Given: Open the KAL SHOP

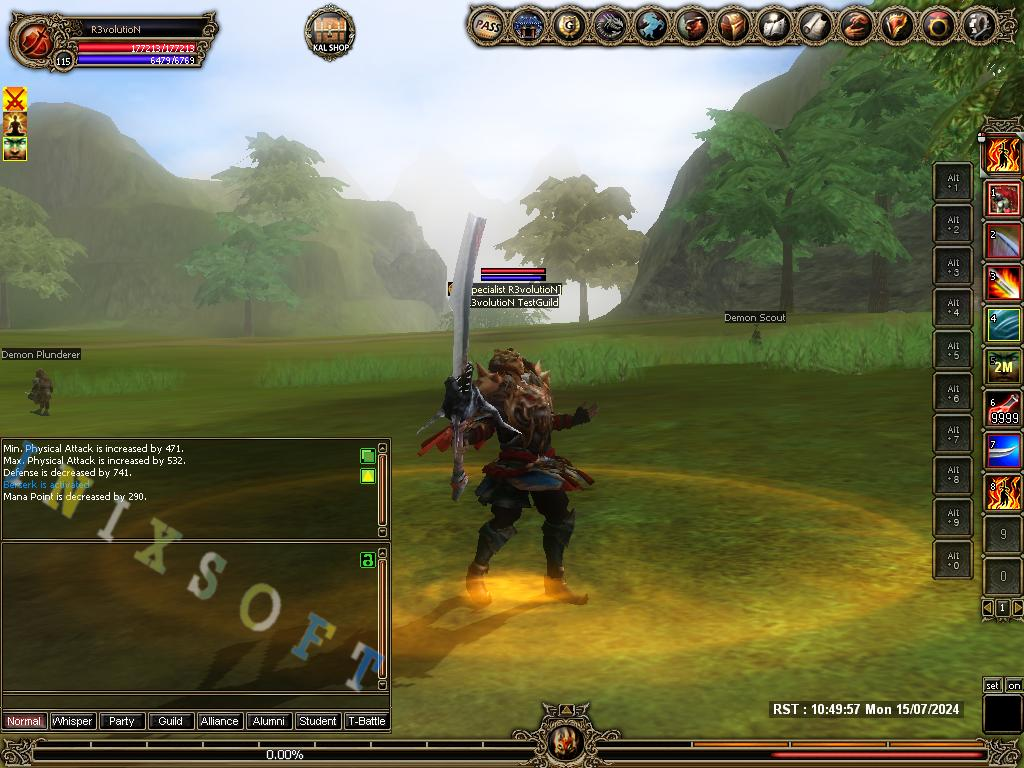Looking at the screenshot, I should 329,32.
